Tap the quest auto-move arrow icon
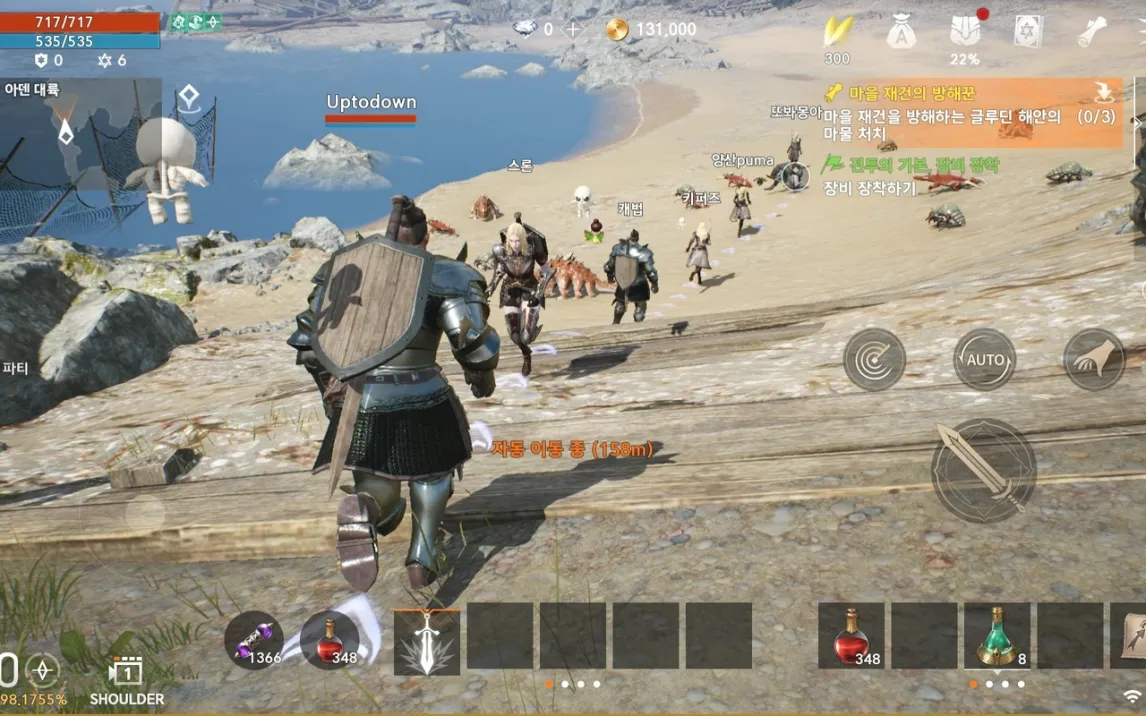The image size is (1146, 716). tap(1104, 94)
